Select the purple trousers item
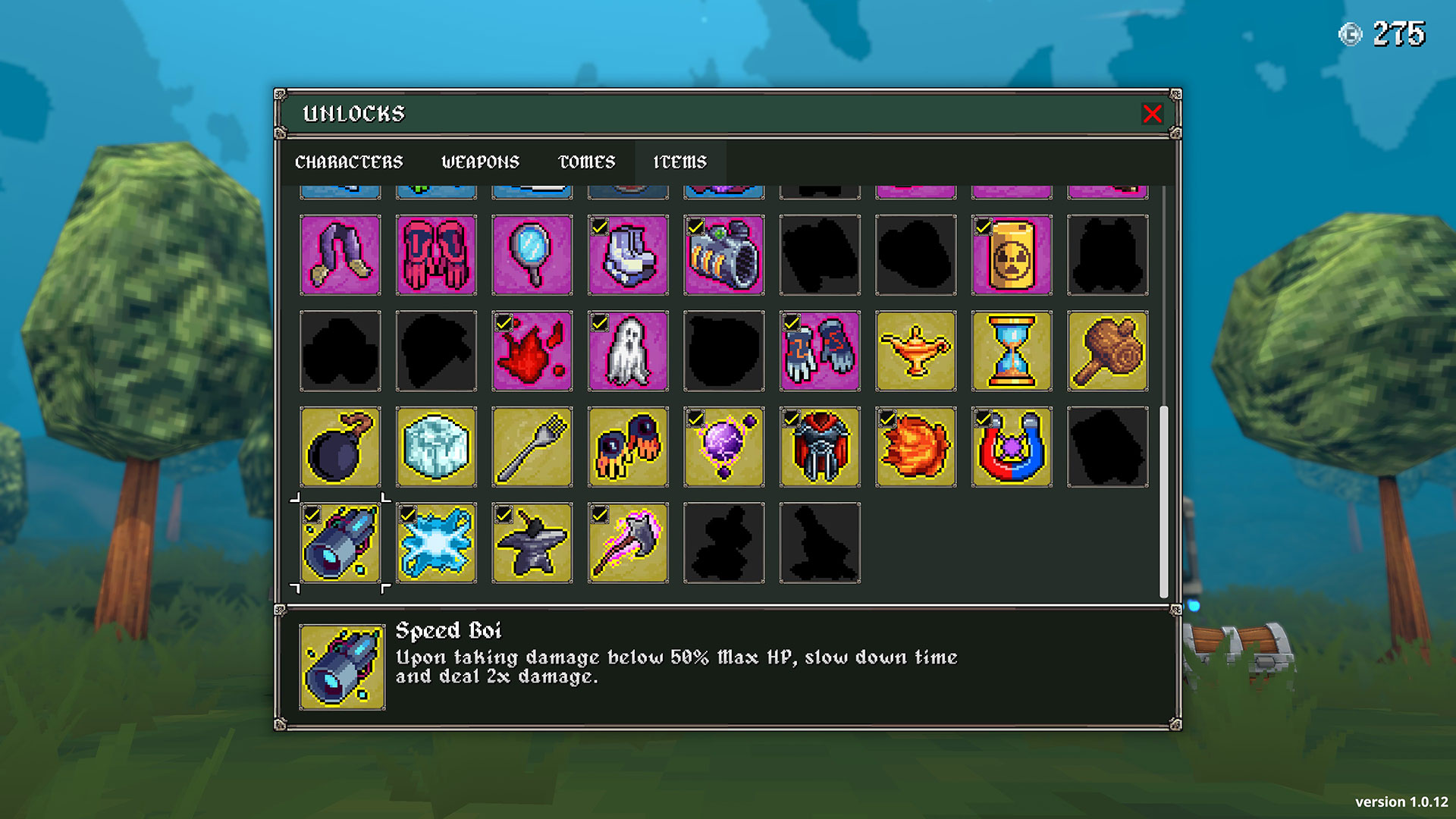The width and height of the screenshot is (1456, 819). pyautogui.click(x=340, y=255)
